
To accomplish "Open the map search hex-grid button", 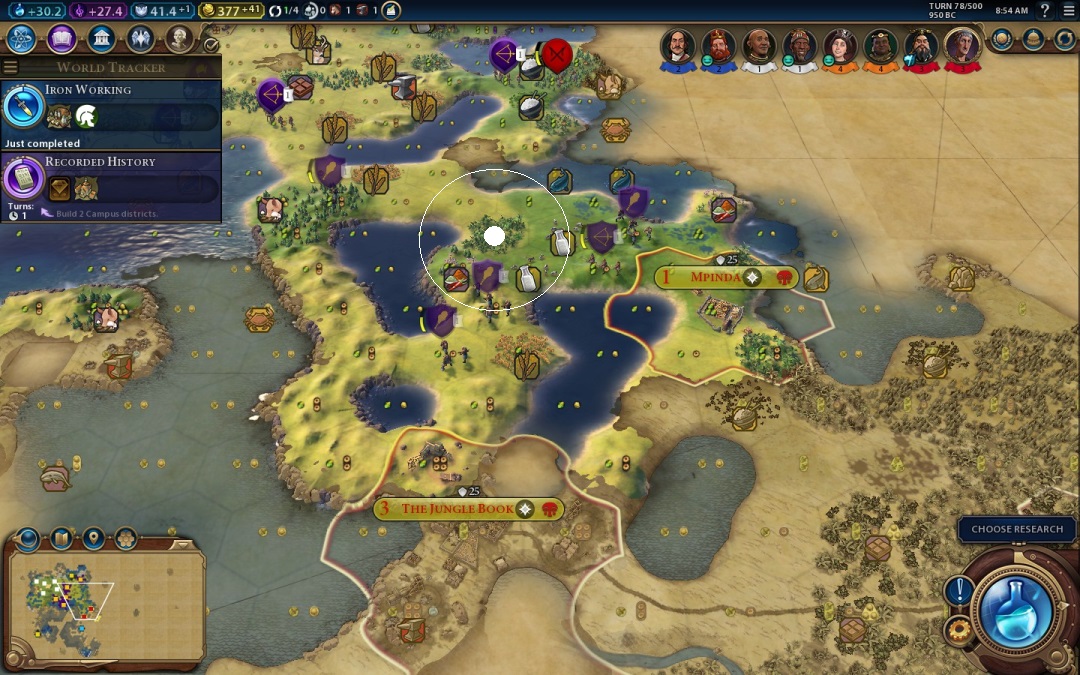I will click(x=126, y=539).
